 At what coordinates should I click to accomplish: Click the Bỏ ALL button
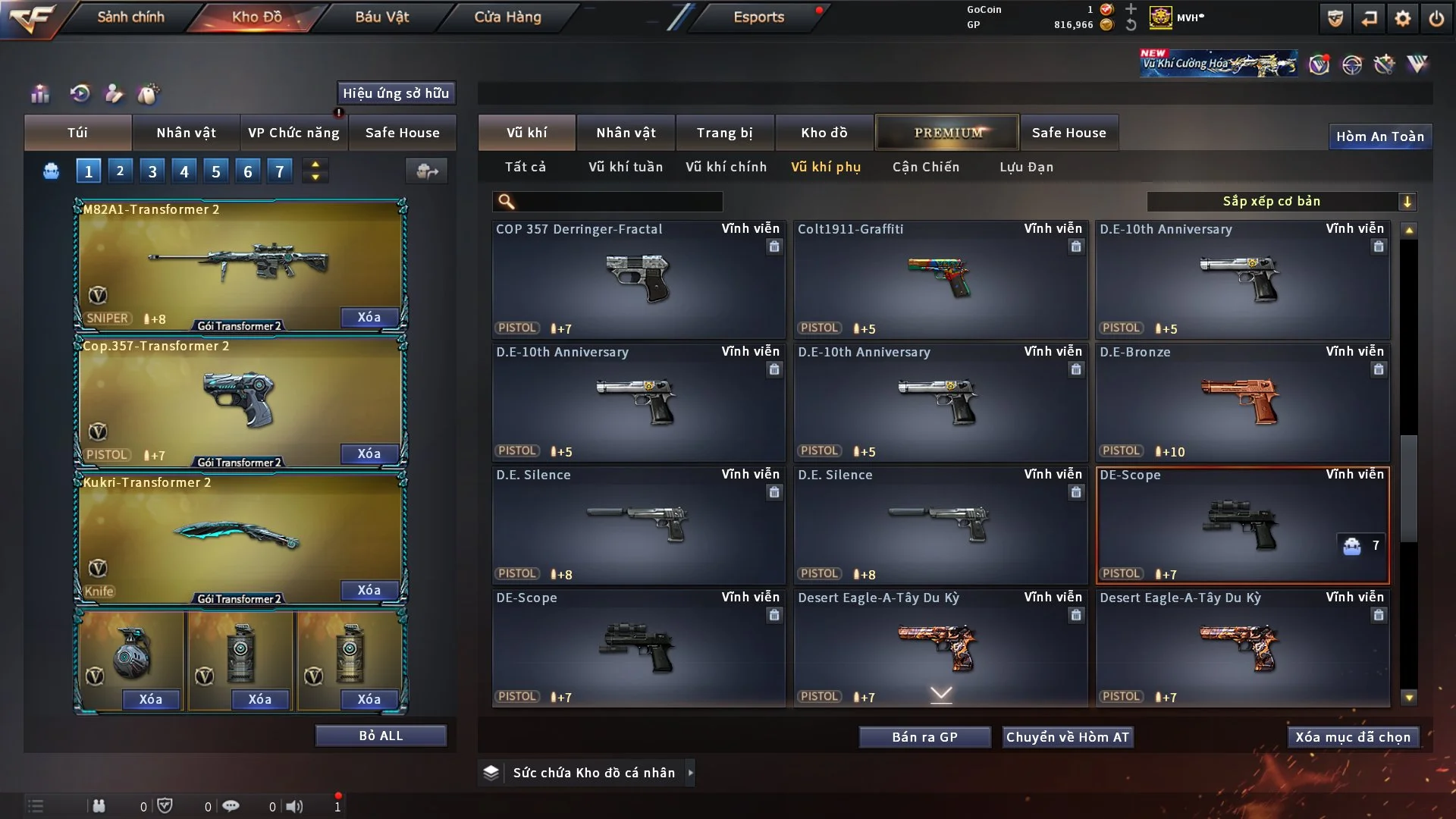[x=381, y=736]
